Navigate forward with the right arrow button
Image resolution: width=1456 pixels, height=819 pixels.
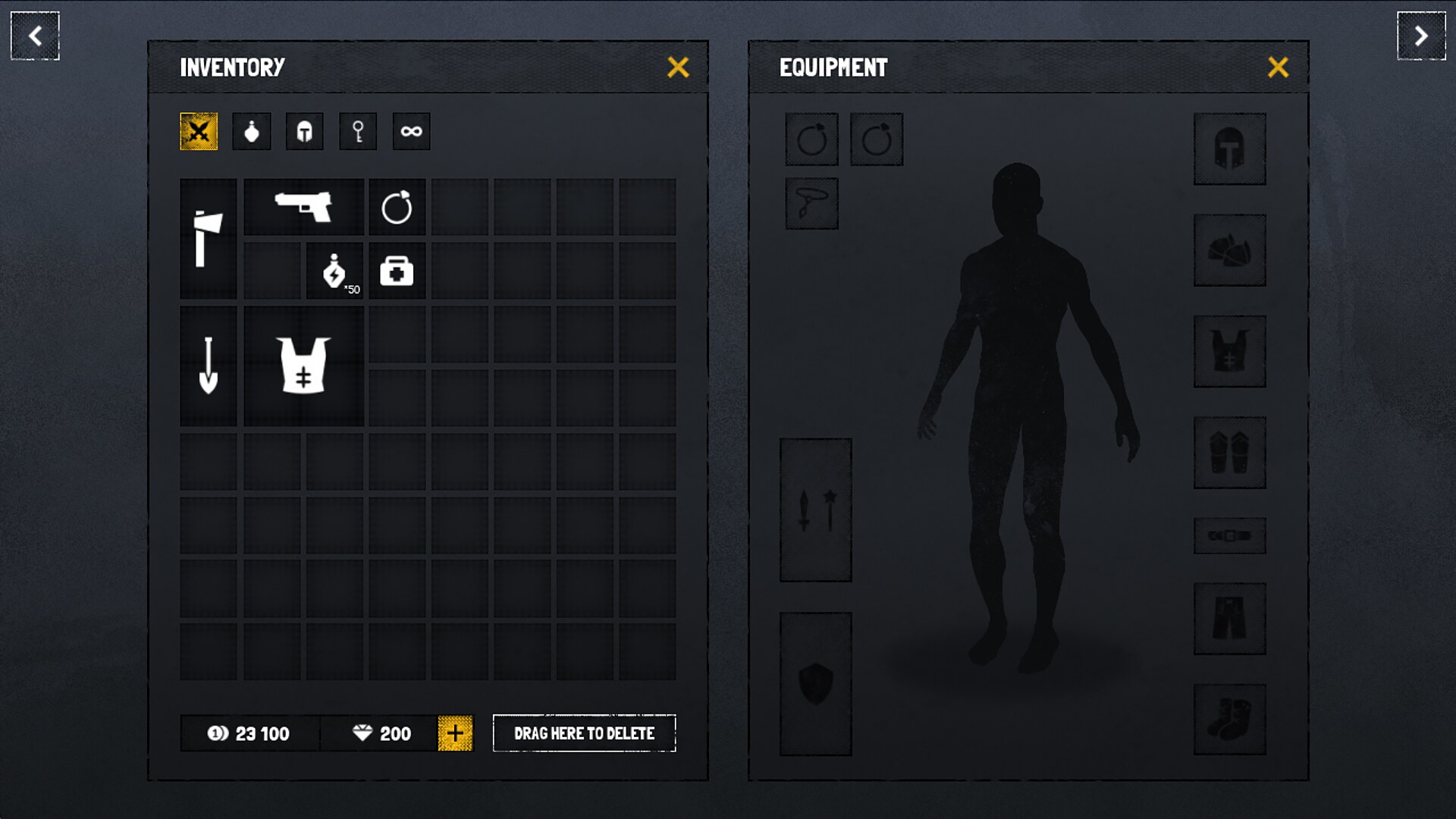coord(1420,36)
